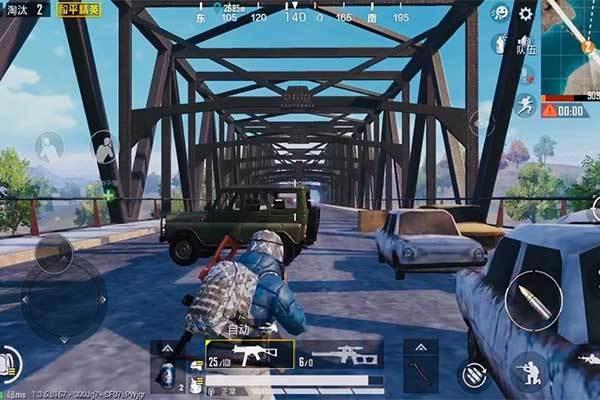Image resolution: width=600 pixels, height=400 pixels.
Task: Switch to the sniper rifle slot
Action: (x=341, y=355)
